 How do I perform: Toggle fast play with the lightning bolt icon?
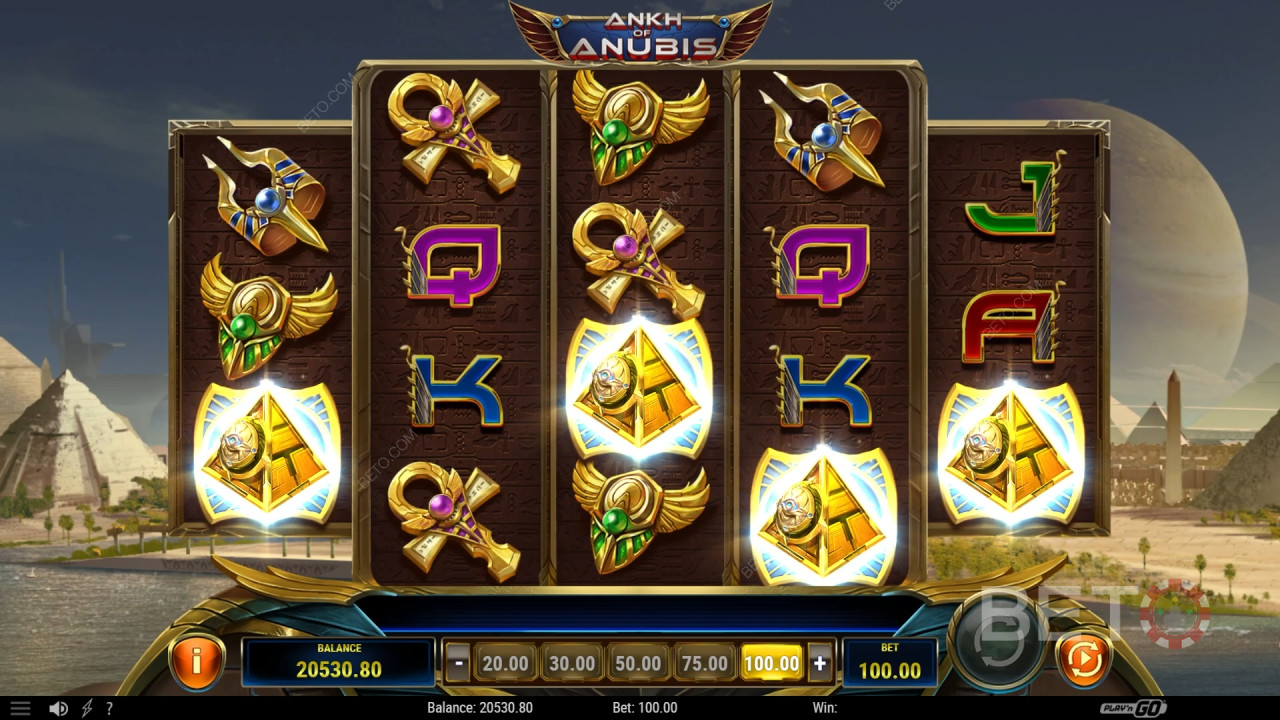87,708
